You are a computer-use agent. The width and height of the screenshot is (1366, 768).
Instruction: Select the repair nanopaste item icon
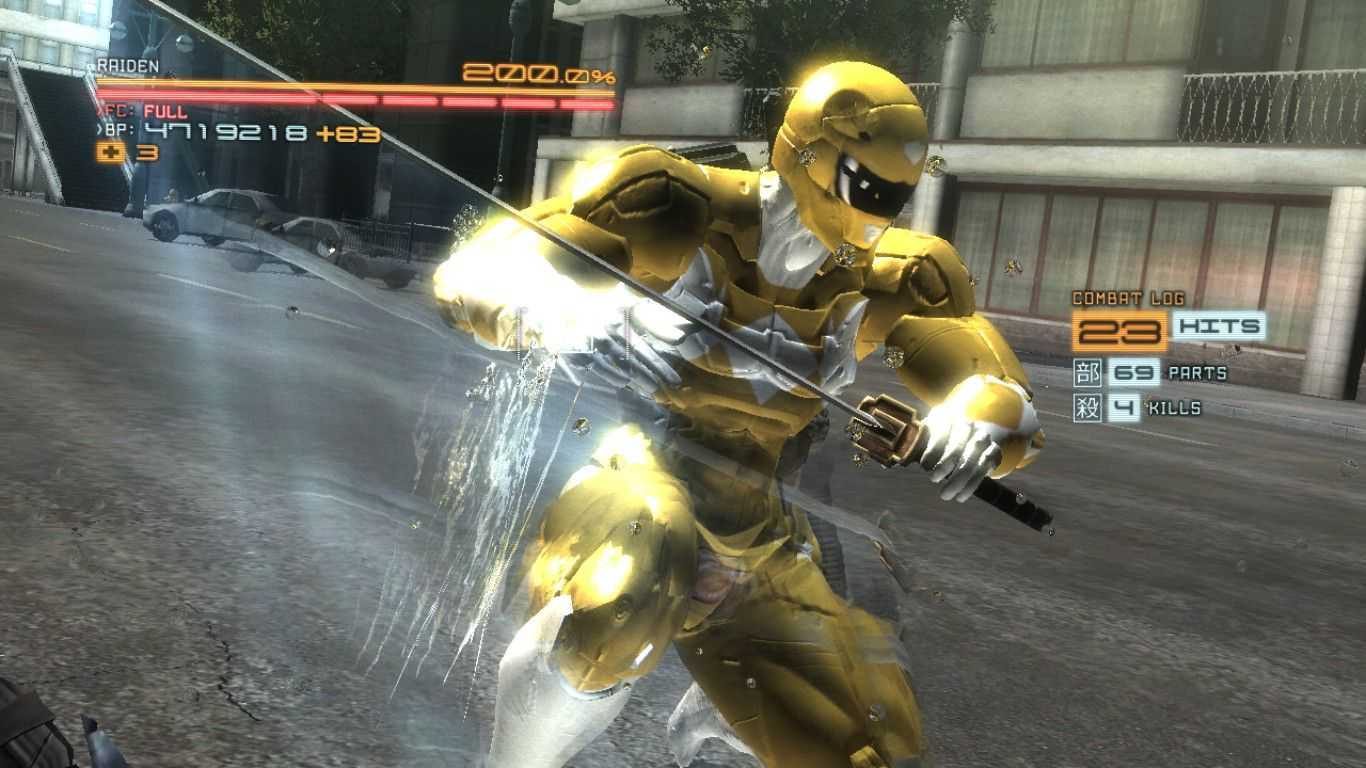(110, 153)
